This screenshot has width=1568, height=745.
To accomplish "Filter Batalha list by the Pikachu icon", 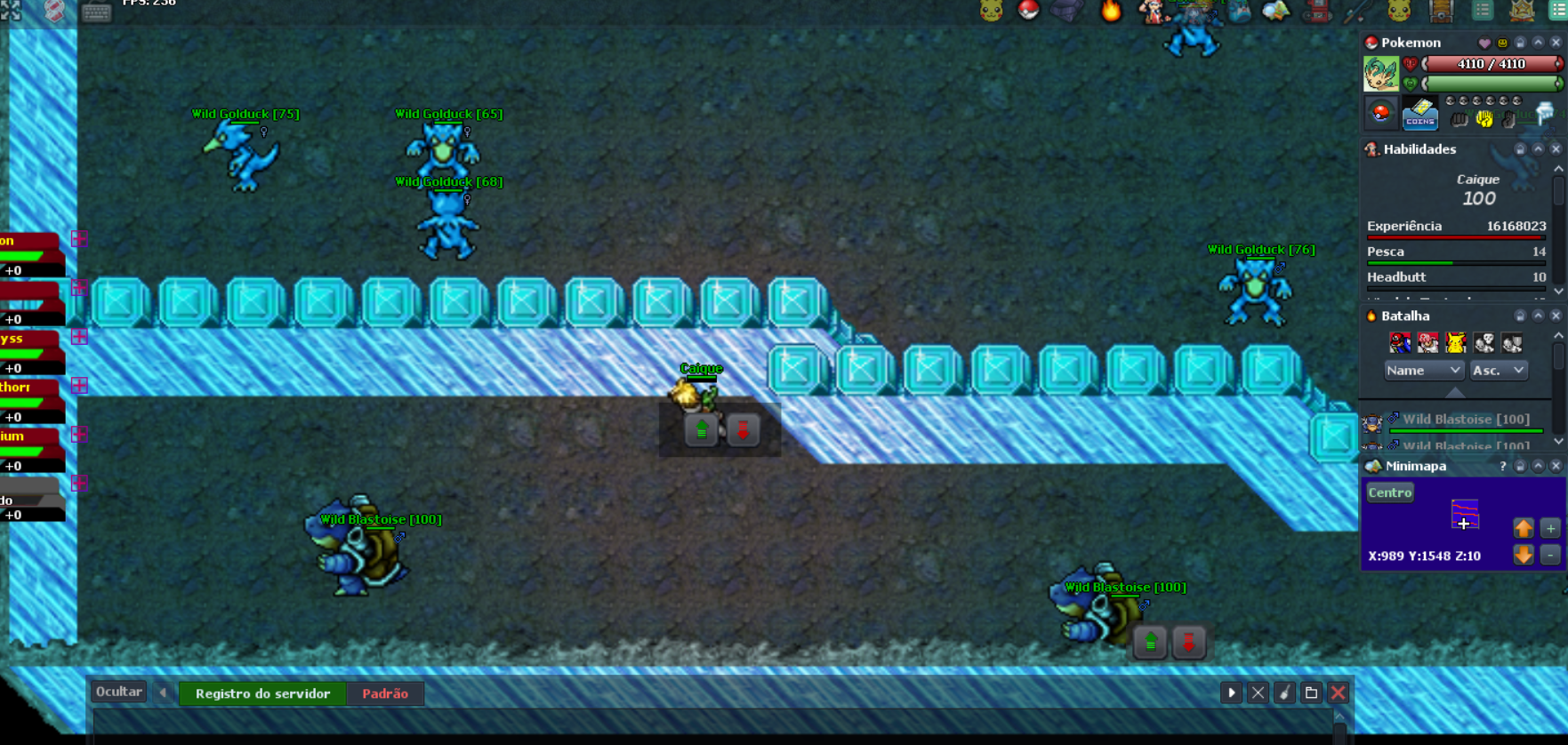I will tap(1455, 342).
